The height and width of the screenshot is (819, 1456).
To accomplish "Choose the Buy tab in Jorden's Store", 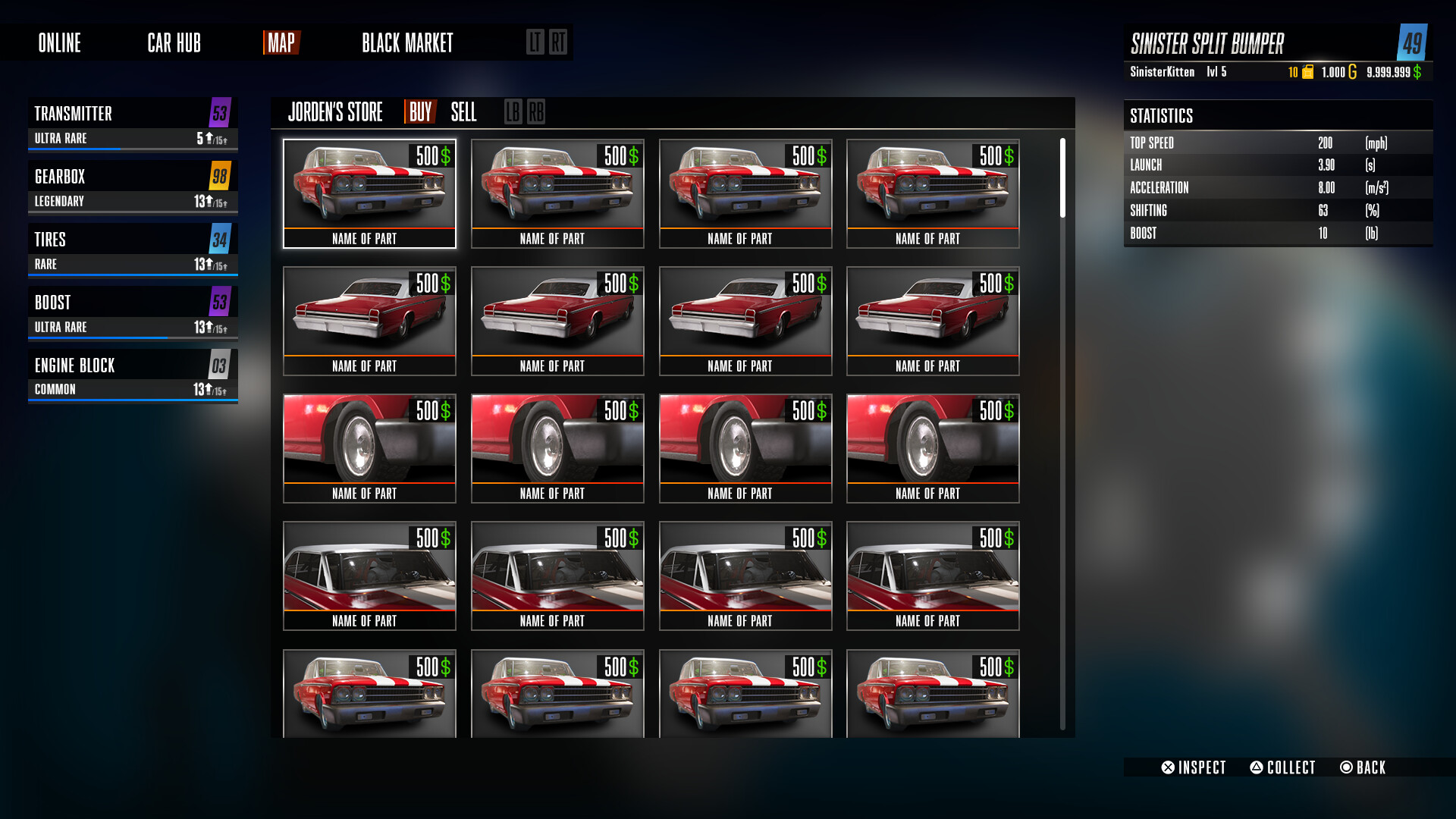I will click(x=420, y=112).
